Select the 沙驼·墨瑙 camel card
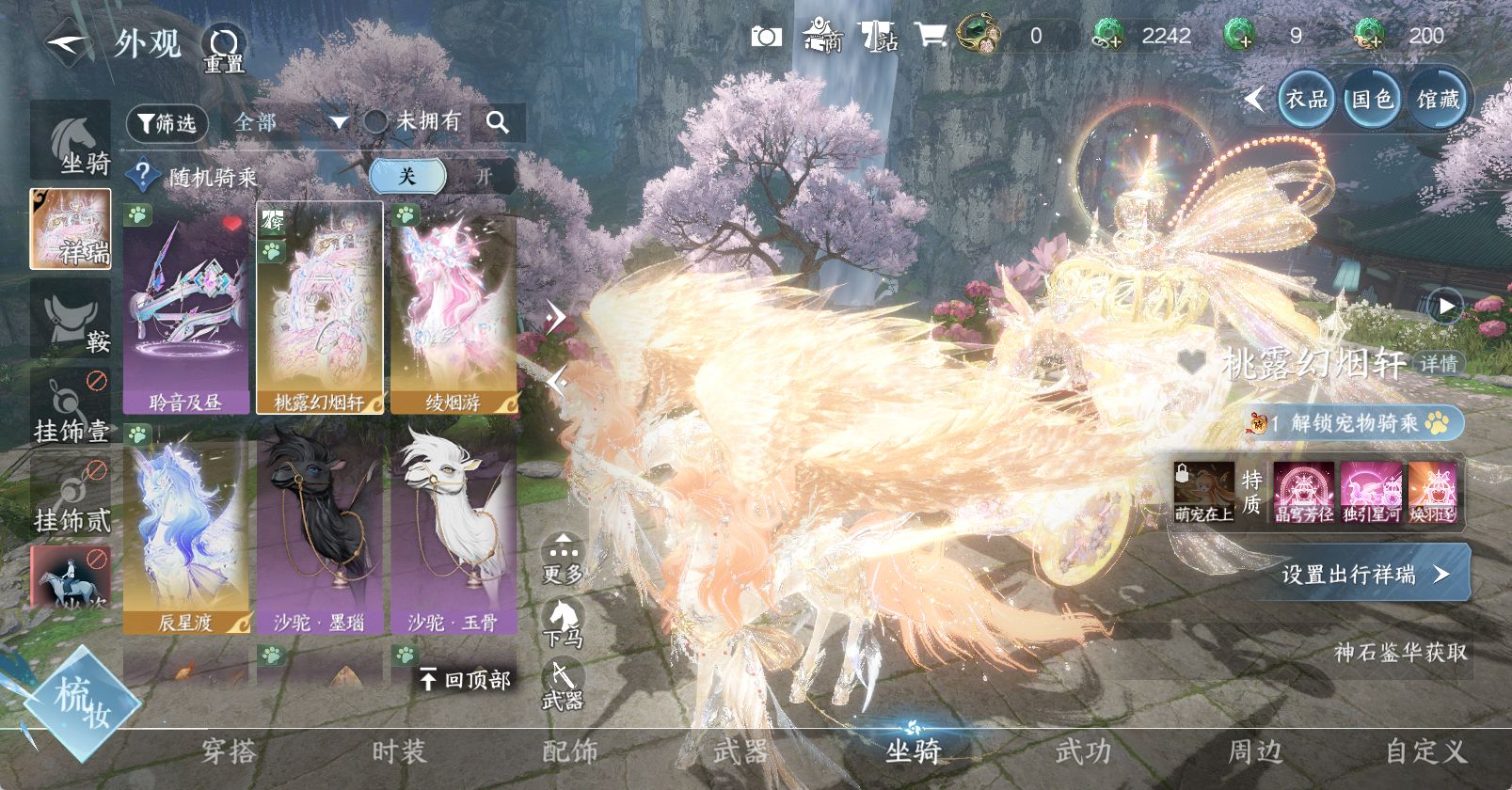The width and height of the screenshot is (1512, 790). [320, 529]
